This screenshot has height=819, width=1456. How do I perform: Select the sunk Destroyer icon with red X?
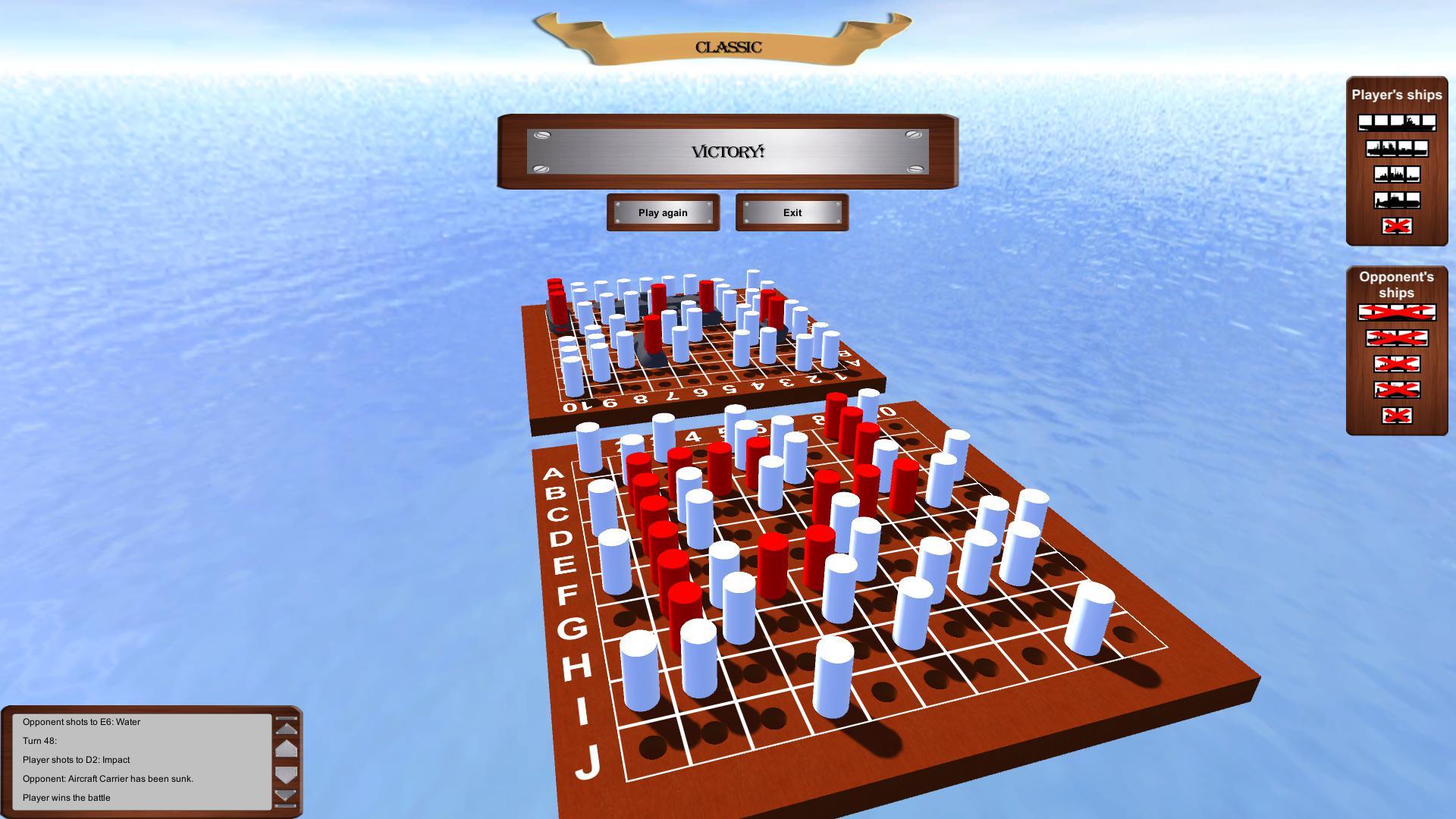coord(1396,225)
